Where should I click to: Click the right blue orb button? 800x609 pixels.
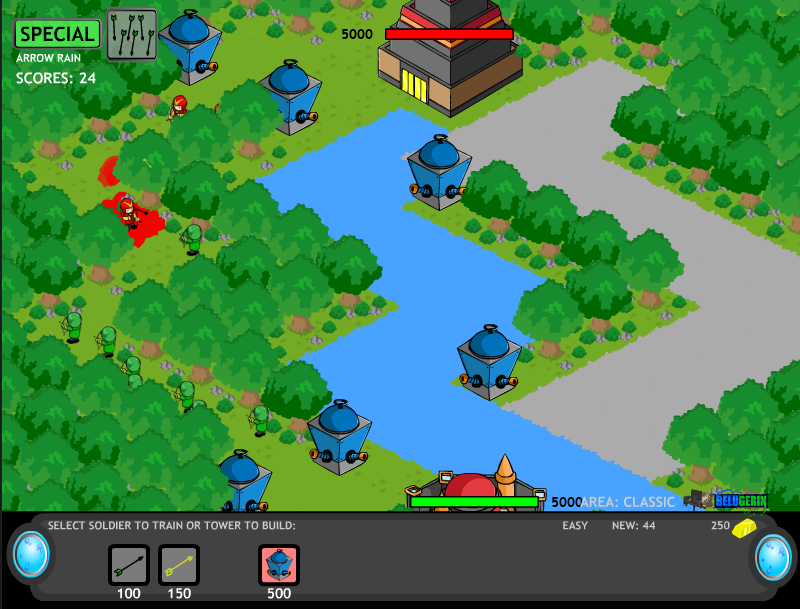(772, 556)
